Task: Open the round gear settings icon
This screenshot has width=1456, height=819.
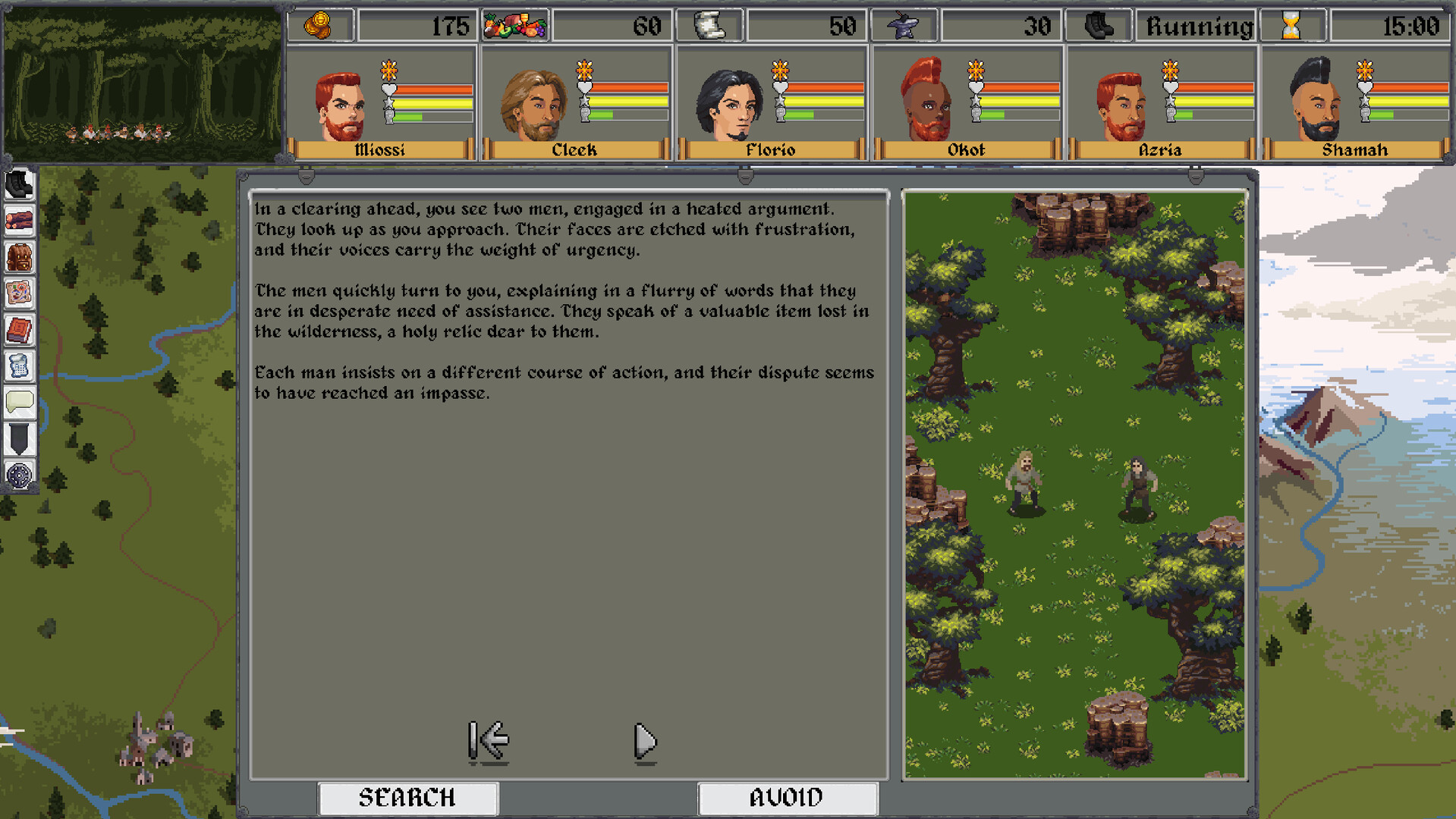Action: [19, 475]
